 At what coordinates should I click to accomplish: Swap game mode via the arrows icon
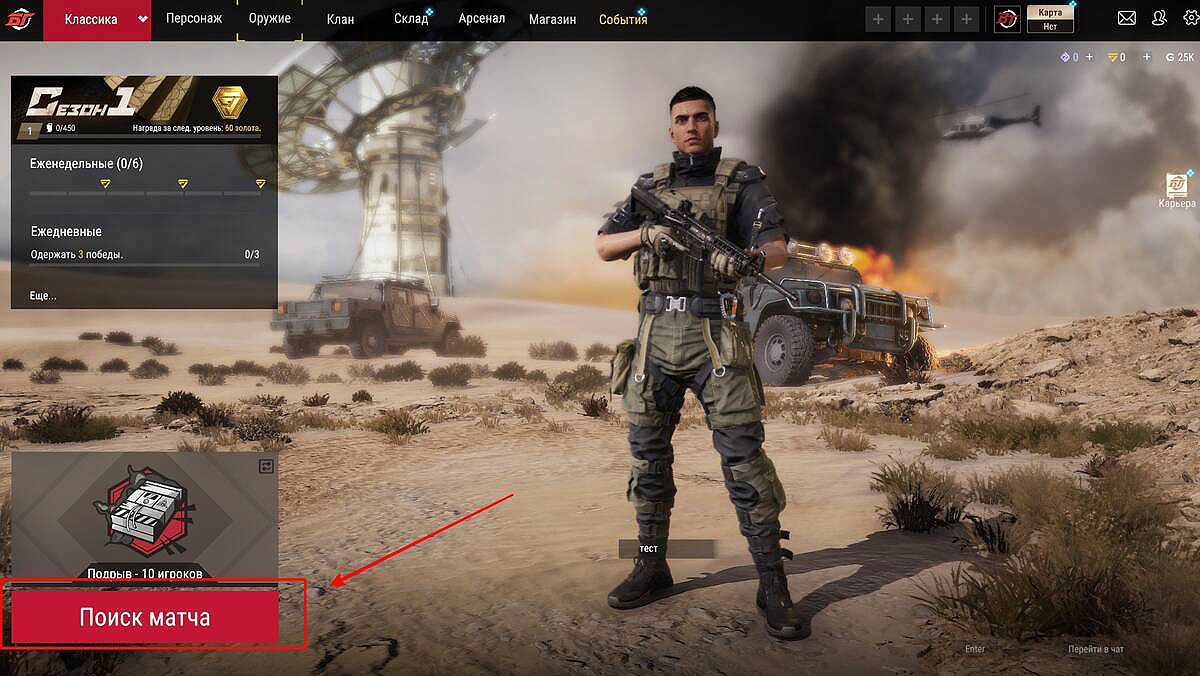click(x=266, y=466)
